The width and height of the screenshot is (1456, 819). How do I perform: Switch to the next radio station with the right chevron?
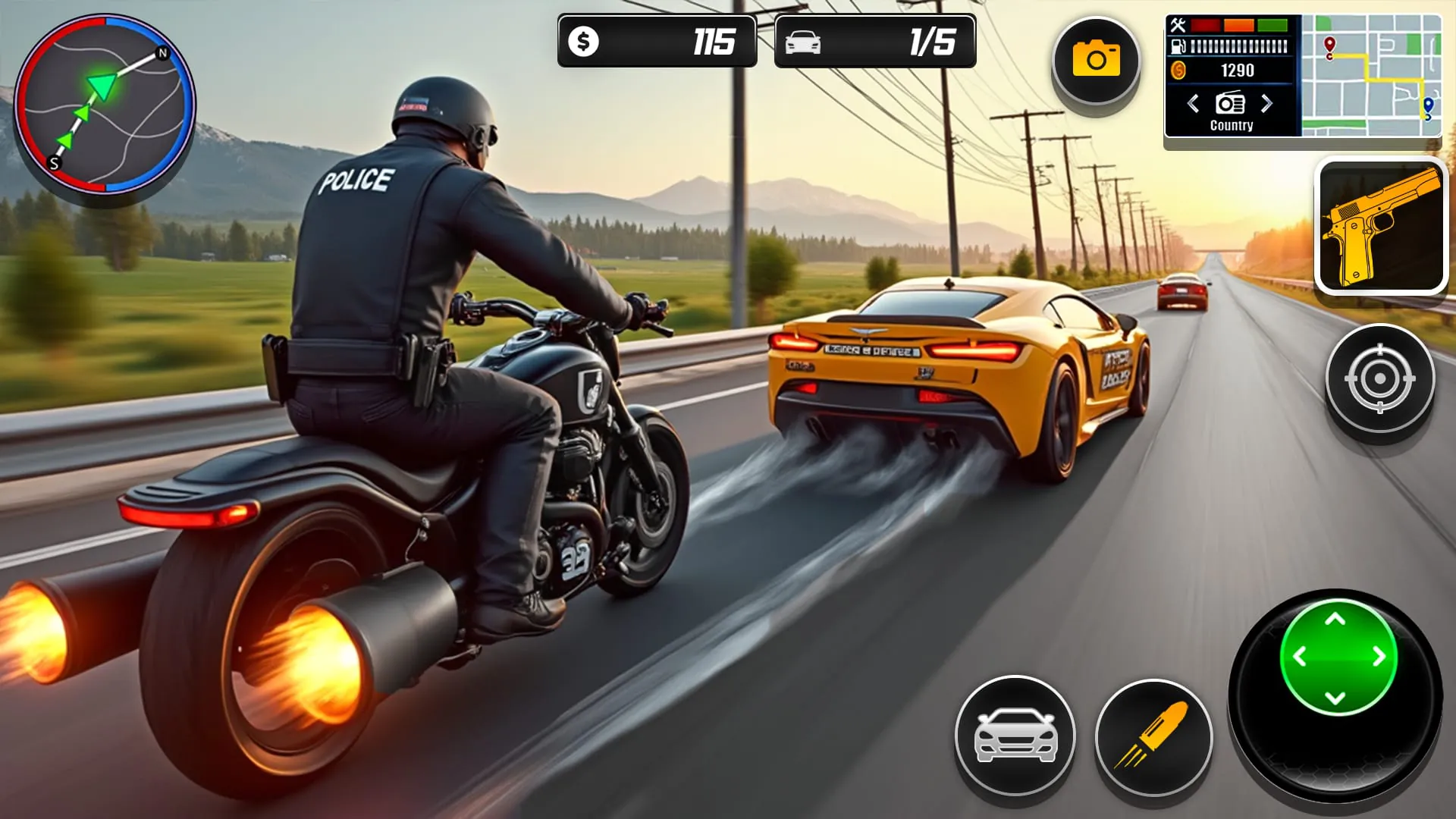pos(1266,105)
